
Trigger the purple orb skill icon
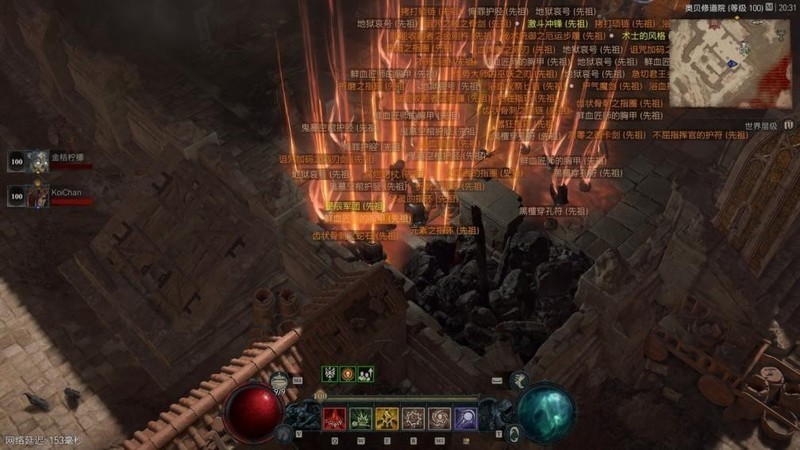point(466,419)
